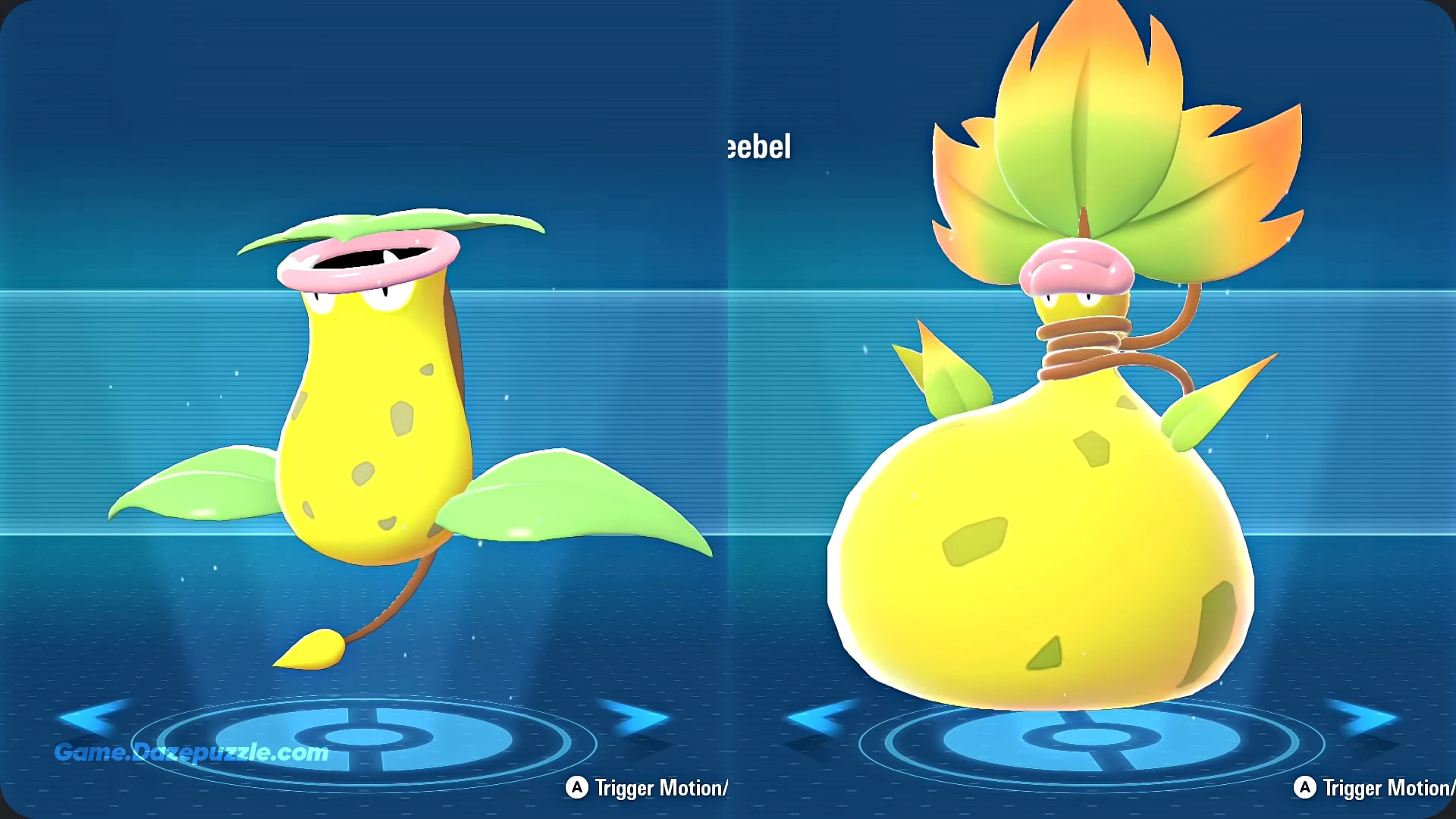1456x819 pixels.
Task: Trigger Motion for the right Victreebel form
Action: (1376, 788)
